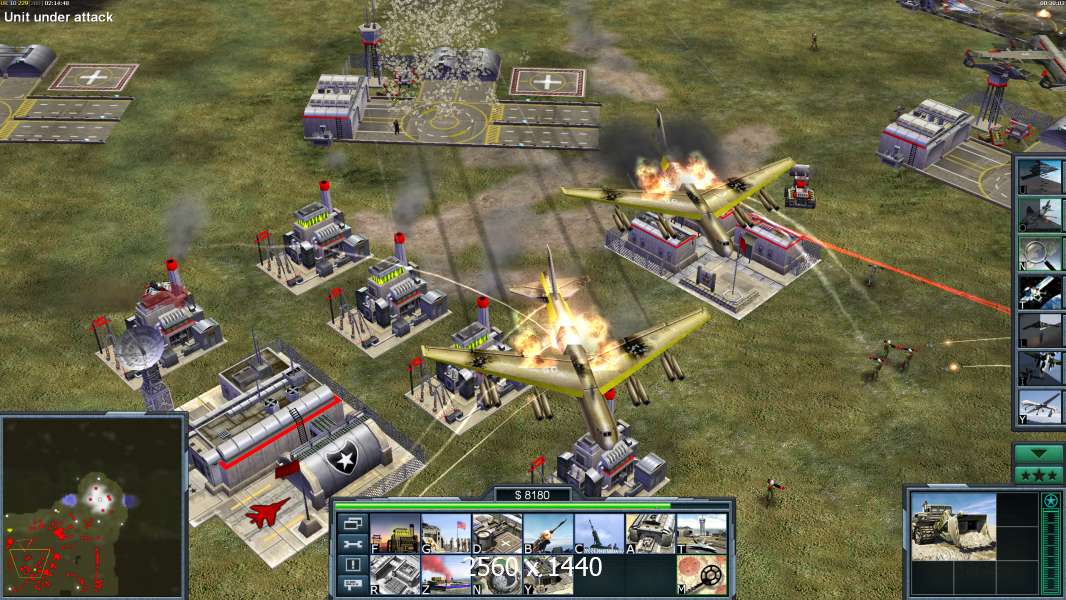Select the power plant build icon
Image resolution: width=1066 pixels, height=600 pixels.
pyautogui.click(x=395, y=533)
